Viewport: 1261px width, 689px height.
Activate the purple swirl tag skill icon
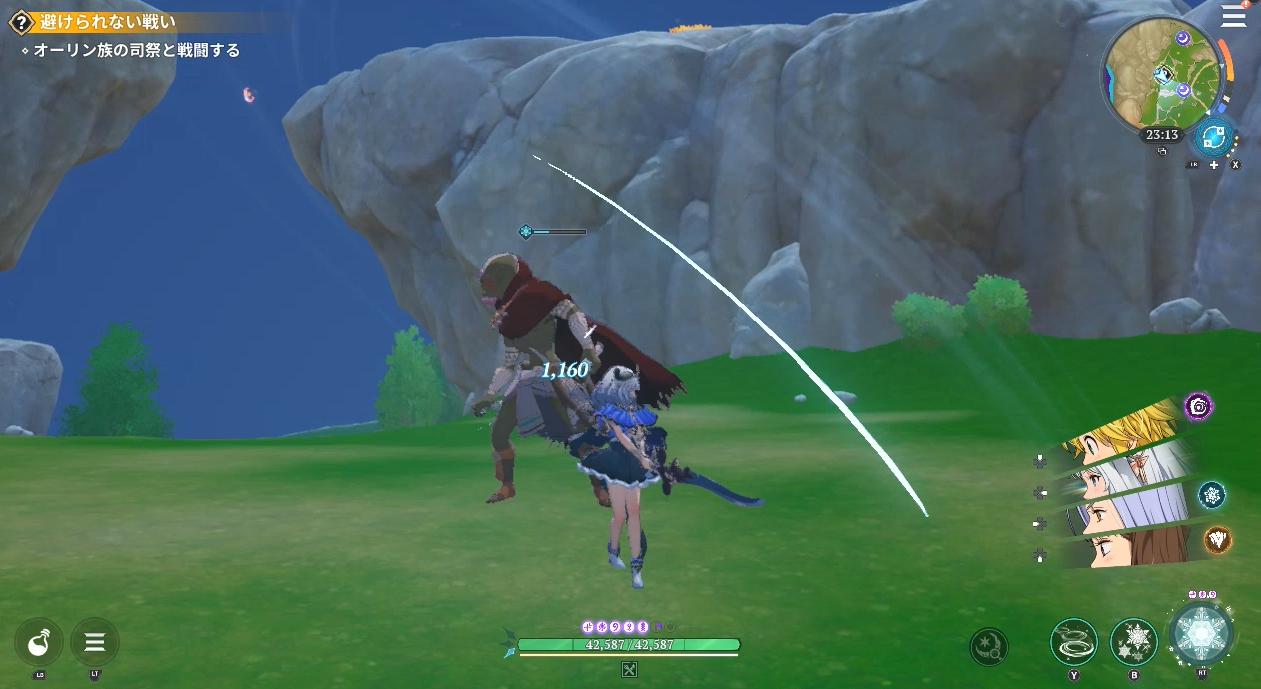pos(1198,406)
